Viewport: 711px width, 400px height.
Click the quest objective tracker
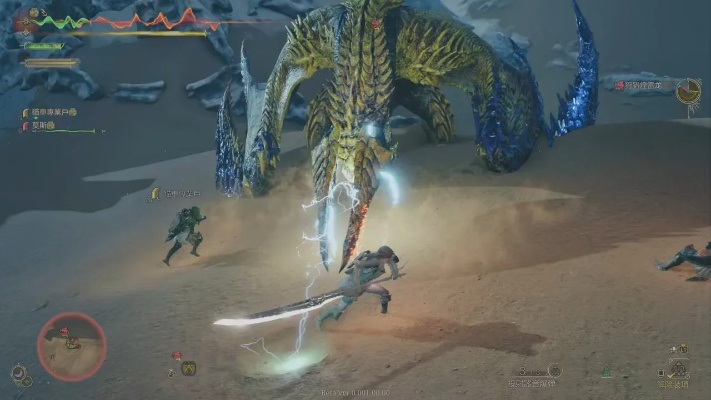642,87
